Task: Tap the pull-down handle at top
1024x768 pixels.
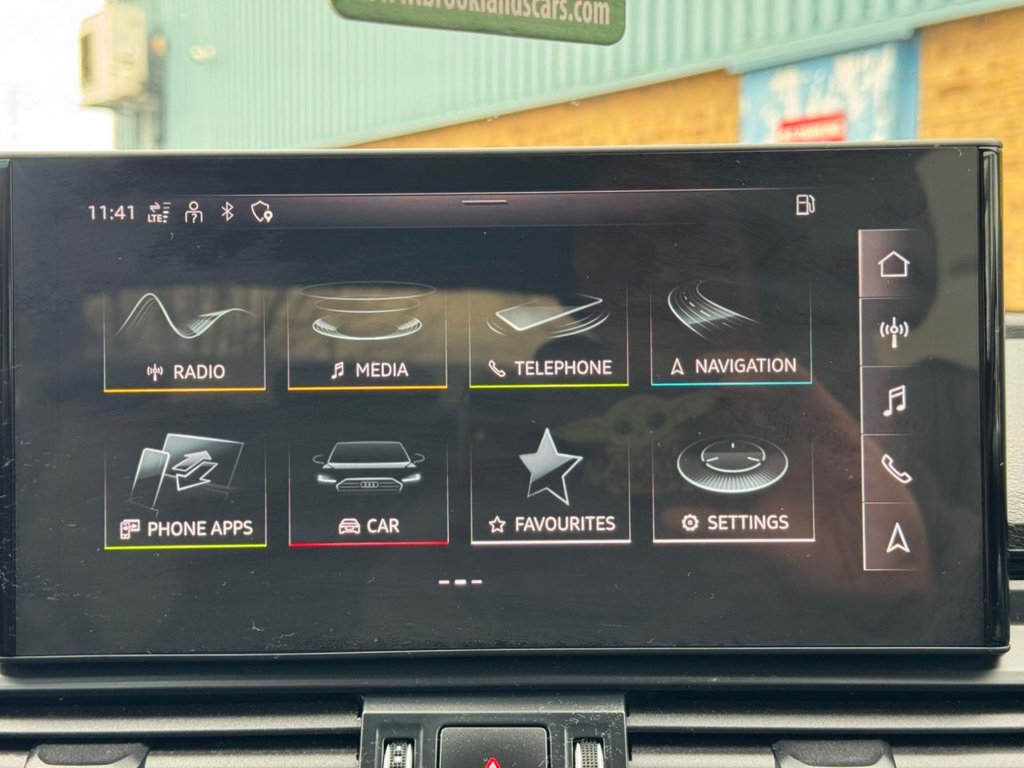Action: [x=485, y=202]
